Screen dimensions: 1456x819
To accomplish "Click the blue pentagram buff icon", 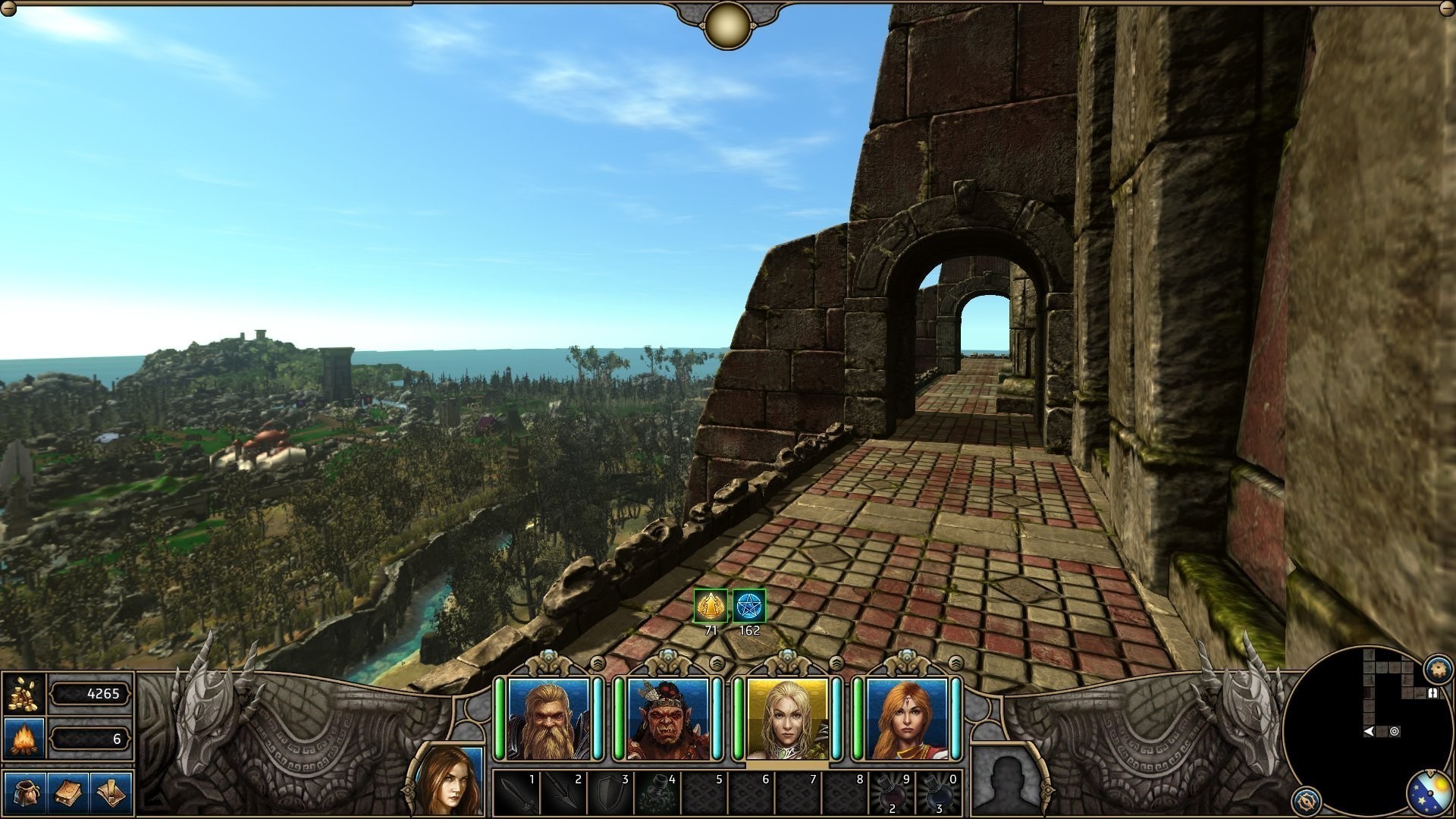I will point(749,606).
